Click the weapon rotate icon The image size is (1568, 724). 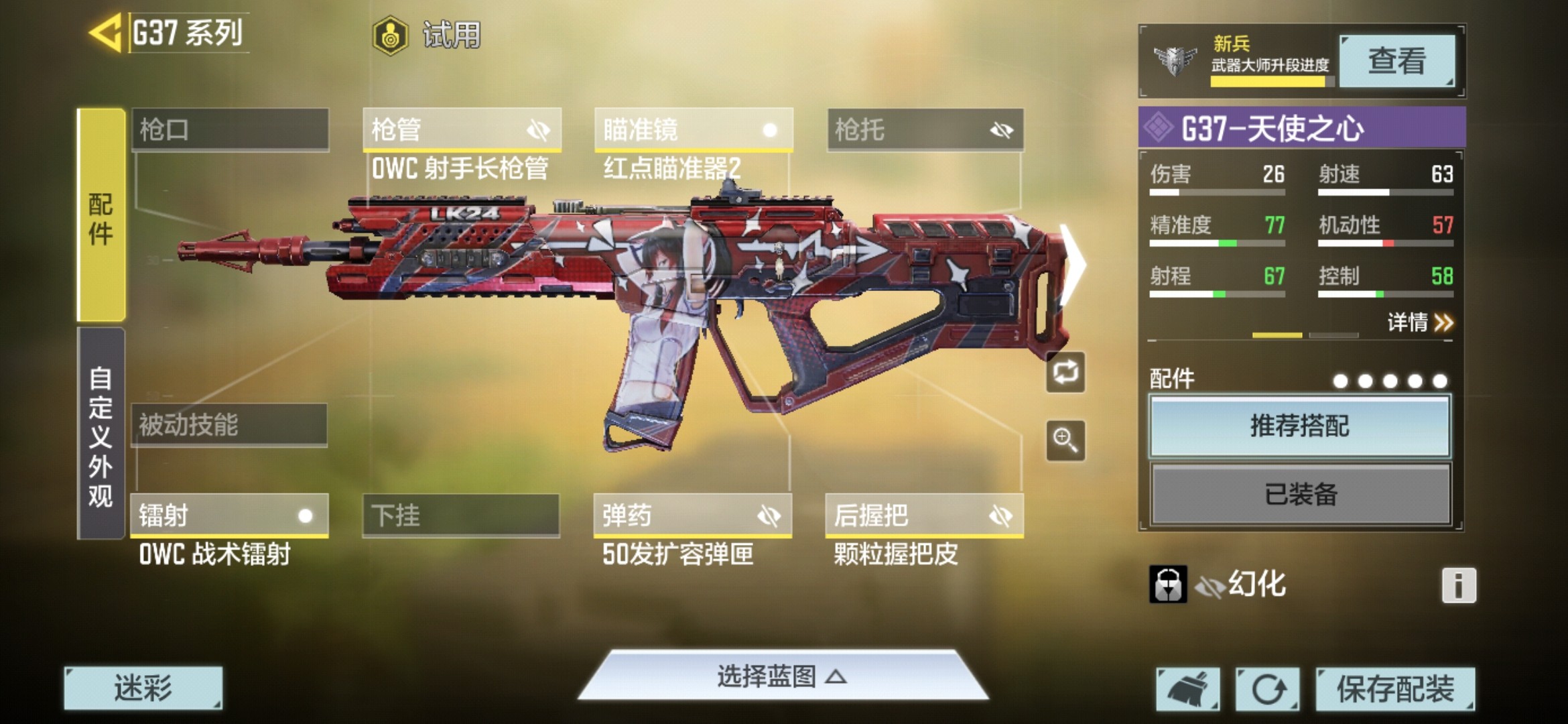1065,372
